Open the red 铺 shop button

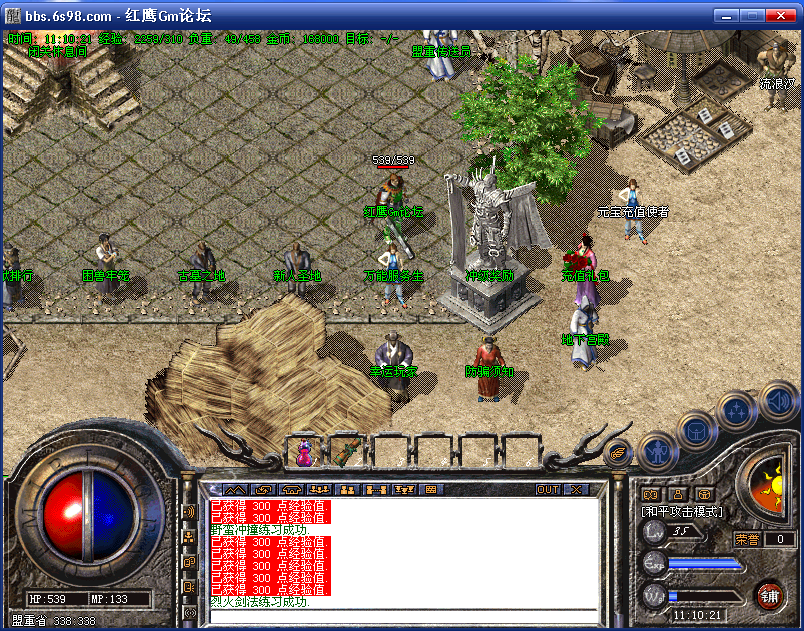click(769, 597)
